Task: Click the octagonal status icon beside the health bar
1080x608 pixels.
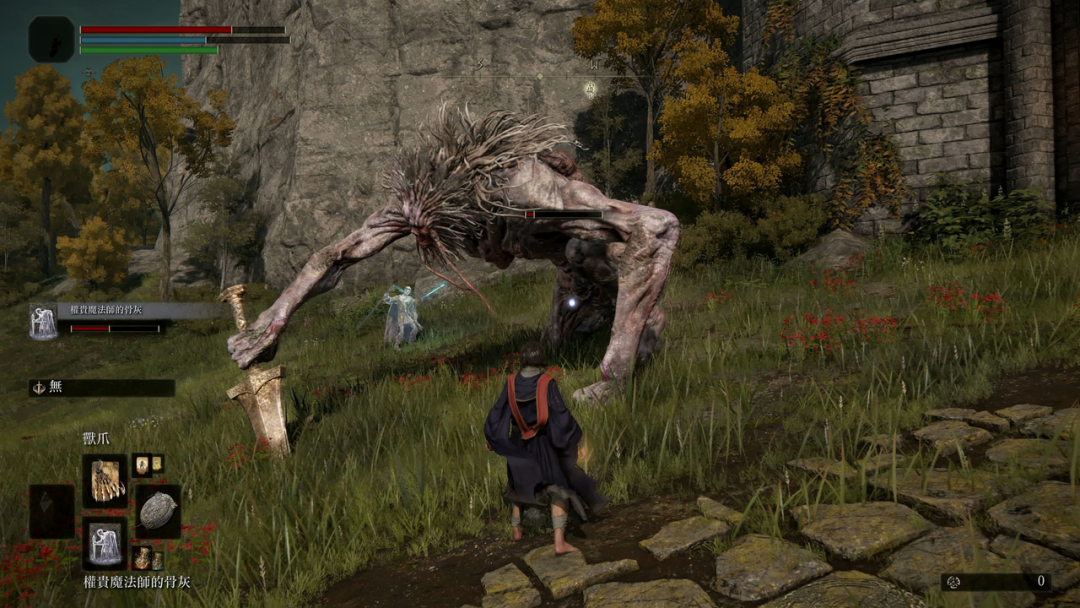Action: tap(51, 40)
